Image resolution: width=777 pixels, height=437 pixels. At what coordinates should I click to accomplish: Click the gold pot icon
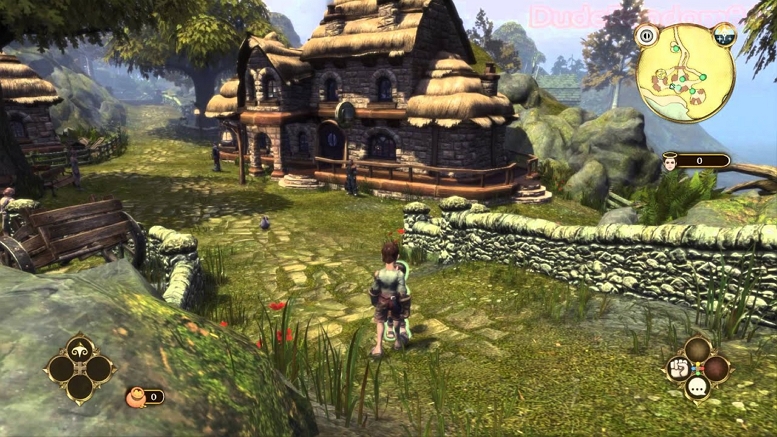[131, 397]
